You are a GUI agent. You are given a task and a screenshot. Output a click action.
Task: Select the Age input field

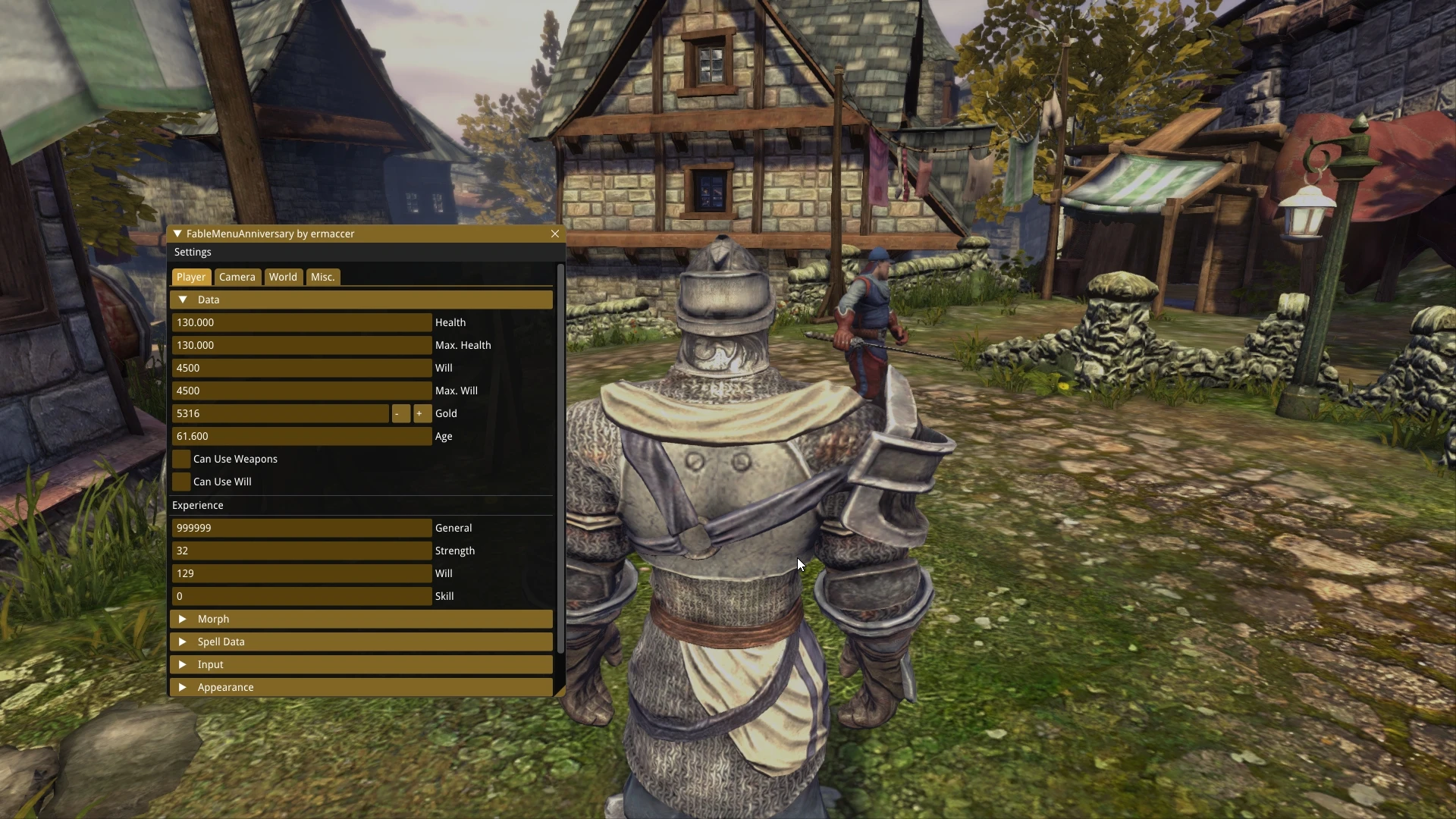(x=301, y=436)
